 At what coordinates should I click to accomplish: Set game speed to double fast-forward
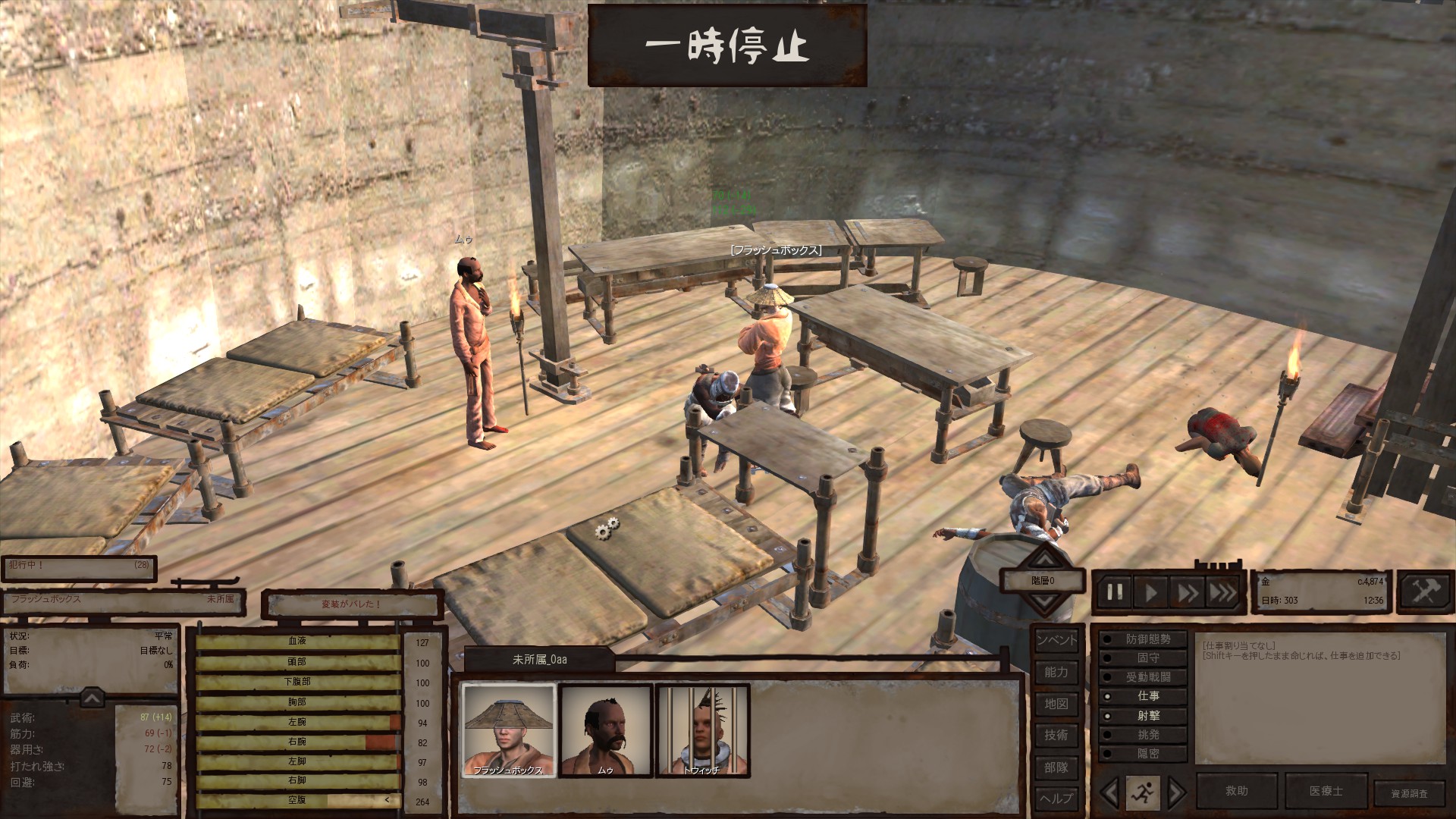pyautogui.click(x=1187, y=592)
